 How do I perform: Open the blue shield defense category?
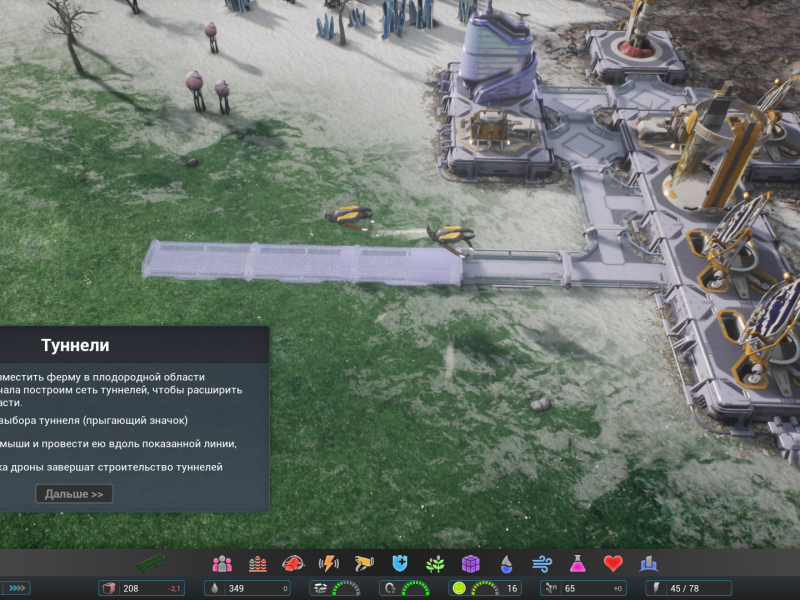coord(400,564)
